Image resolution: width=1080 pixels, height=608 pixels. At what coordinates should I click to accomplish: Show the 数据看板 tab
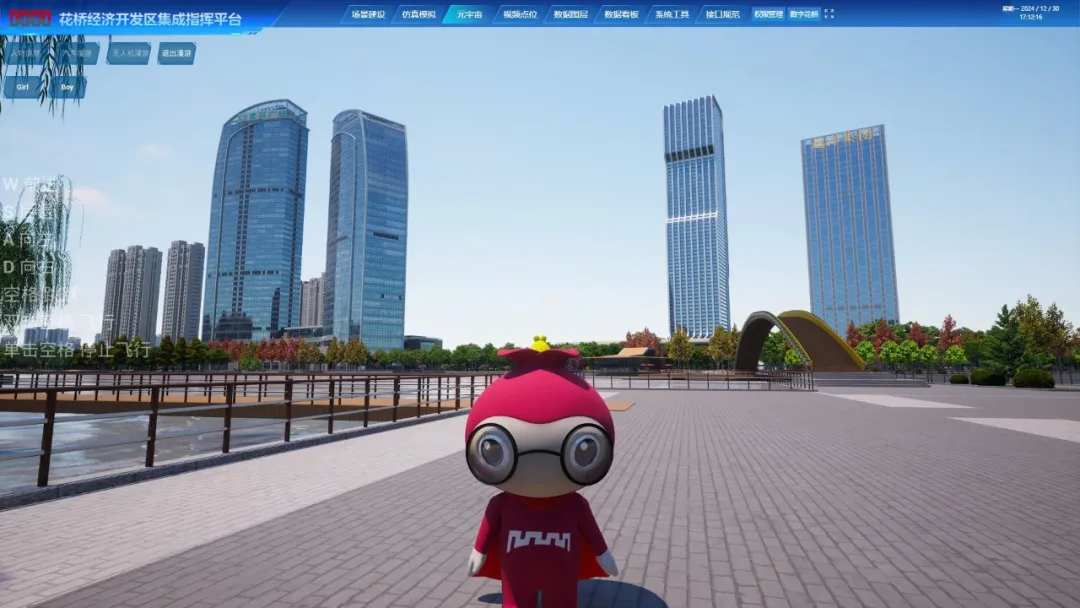[x=621, y=14]
